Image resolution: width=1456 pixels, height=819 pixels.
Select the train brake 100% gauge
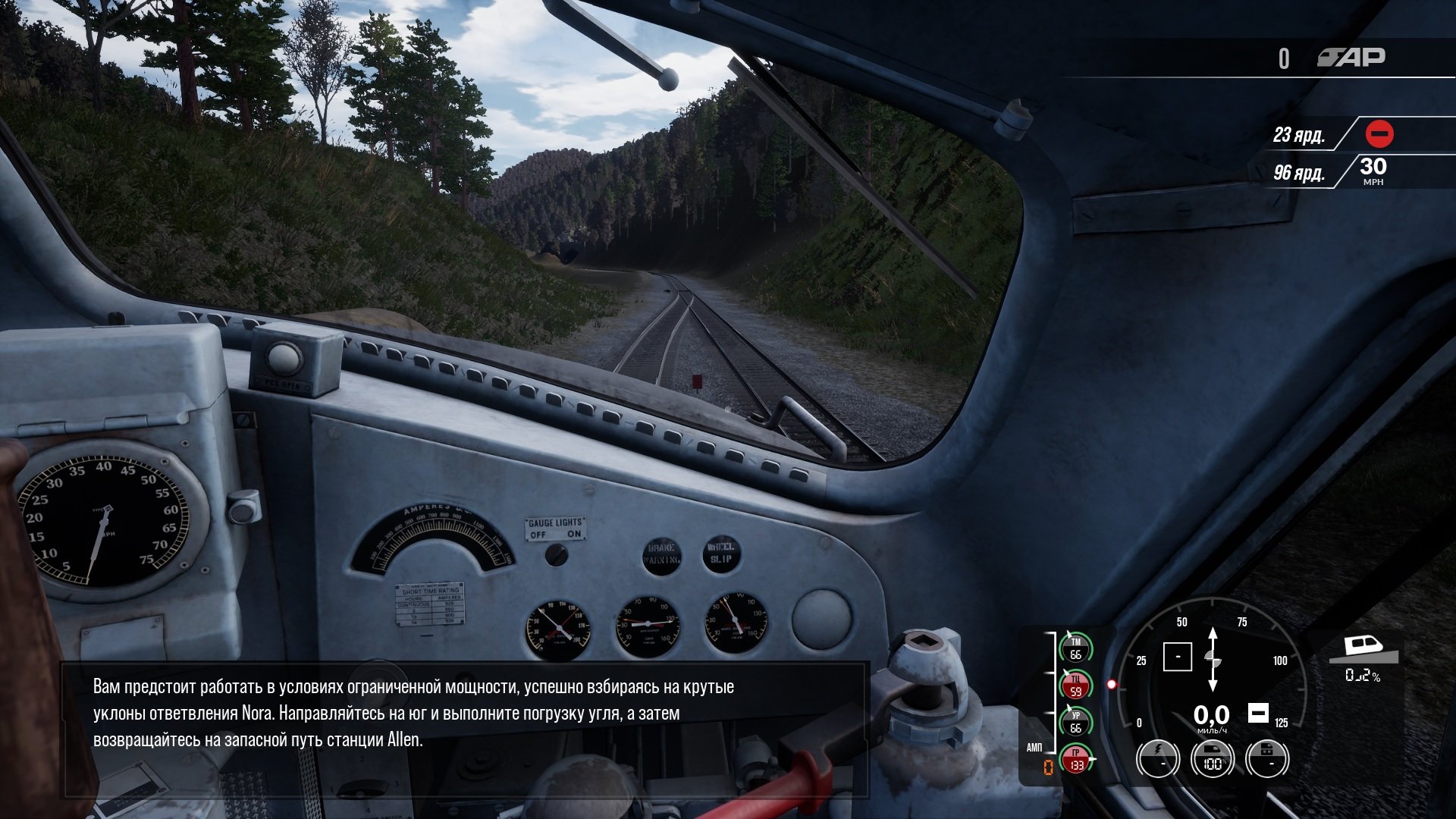[x=1212, y=758]
